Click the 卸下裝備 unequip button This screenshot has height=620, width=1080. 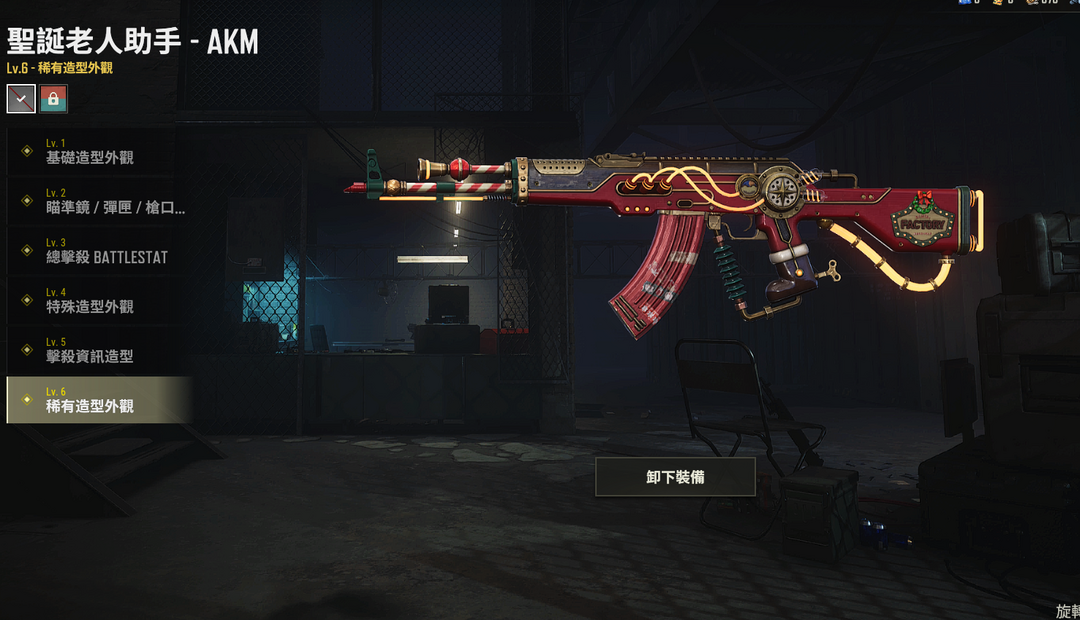[675, 477]
